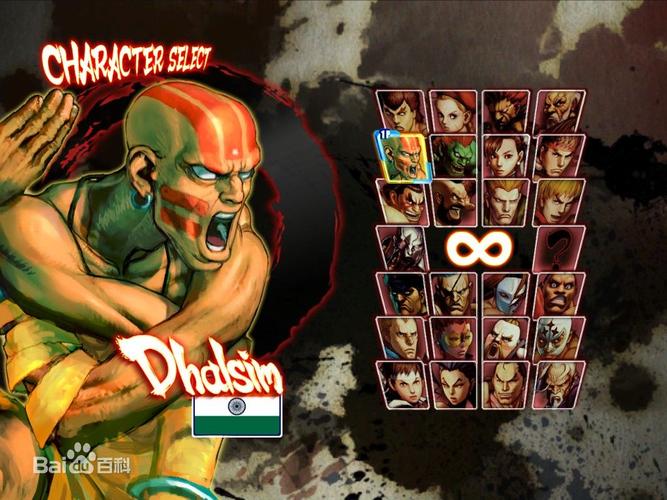Pick the old master Gen
The height and width of the screenshot is (500, 667).
tap(559, 384)
